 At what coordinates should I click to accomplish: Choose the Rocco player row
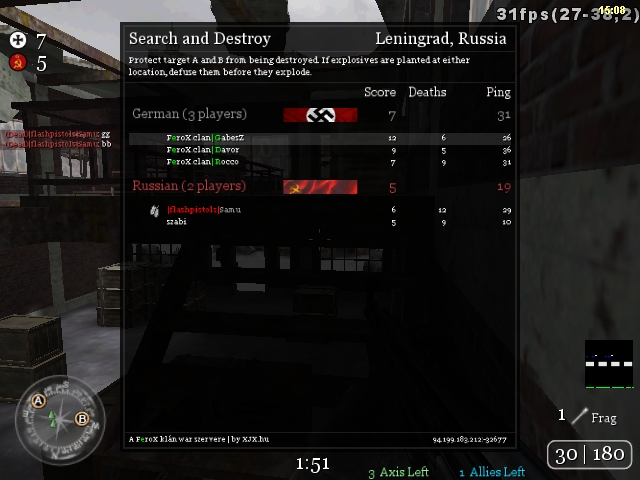point(203,162)
